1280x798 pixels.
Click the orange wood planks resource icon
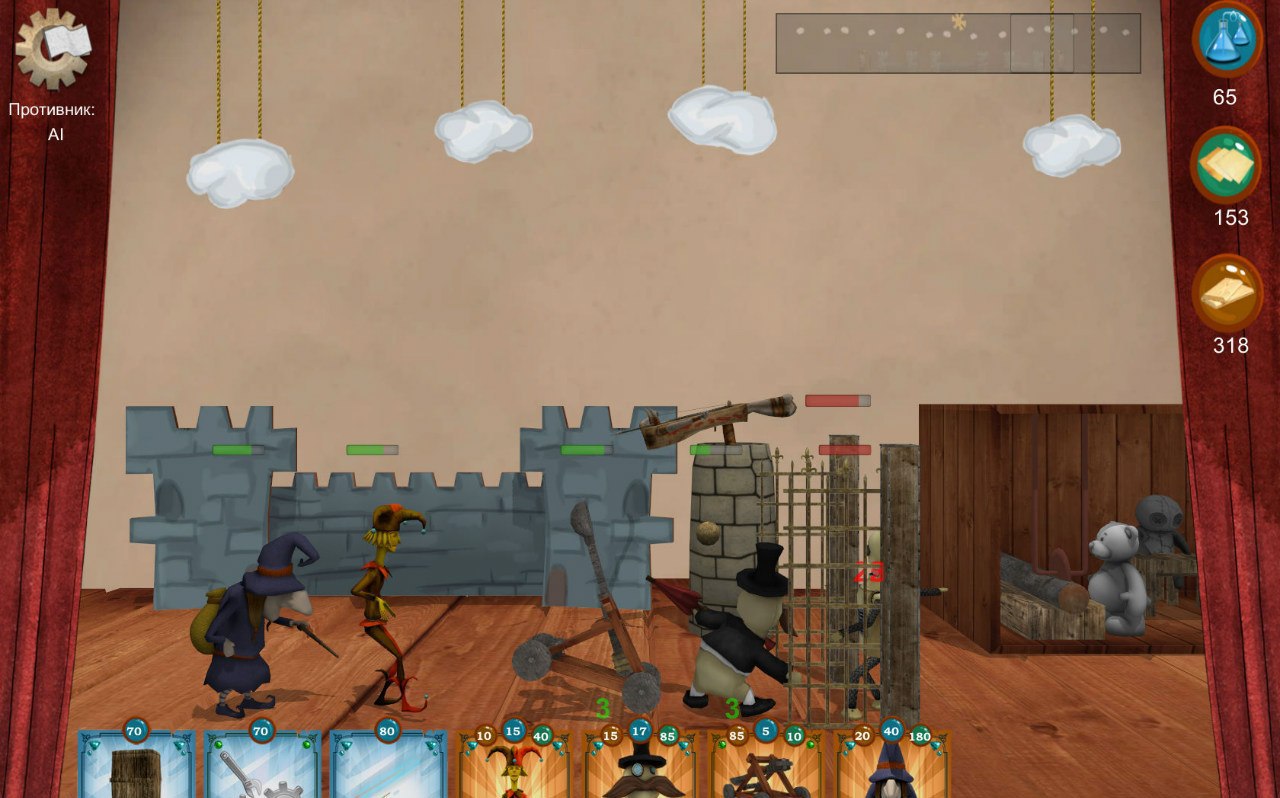(1227, 292)
